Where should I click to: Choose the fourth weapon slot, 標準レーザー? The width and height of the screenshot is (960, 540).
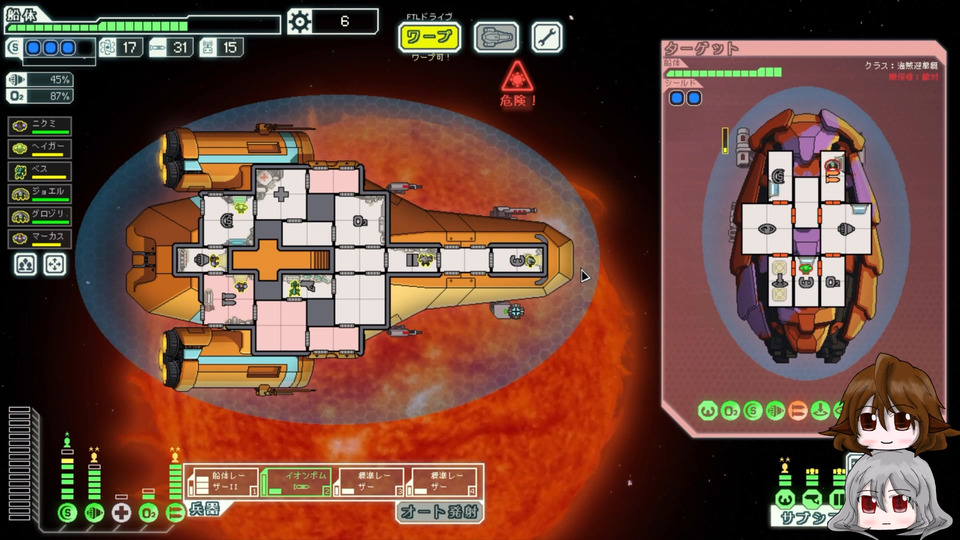tap(441, 482)
